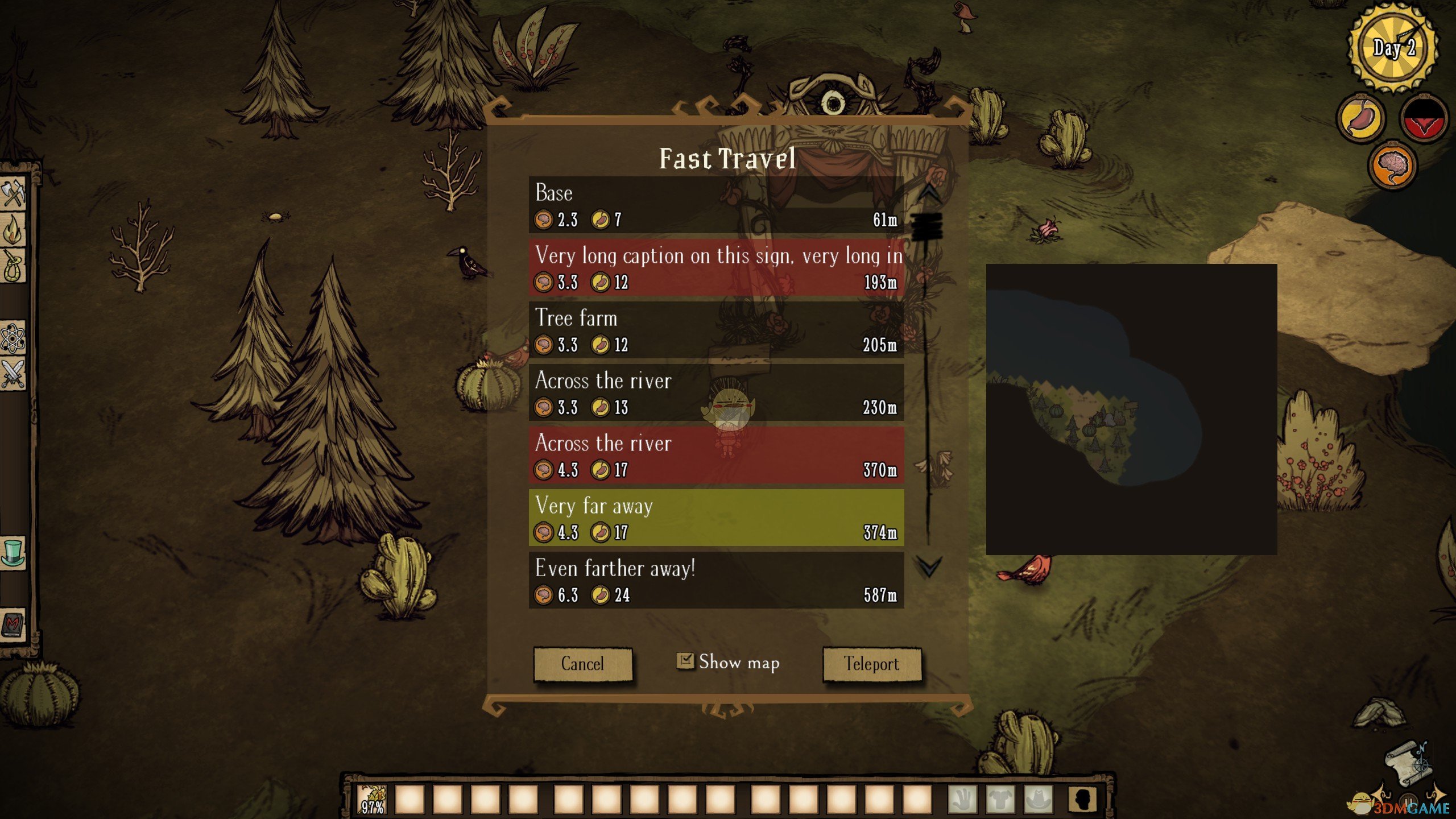Pick the Tree farm destination

click(x=716, y=330)
